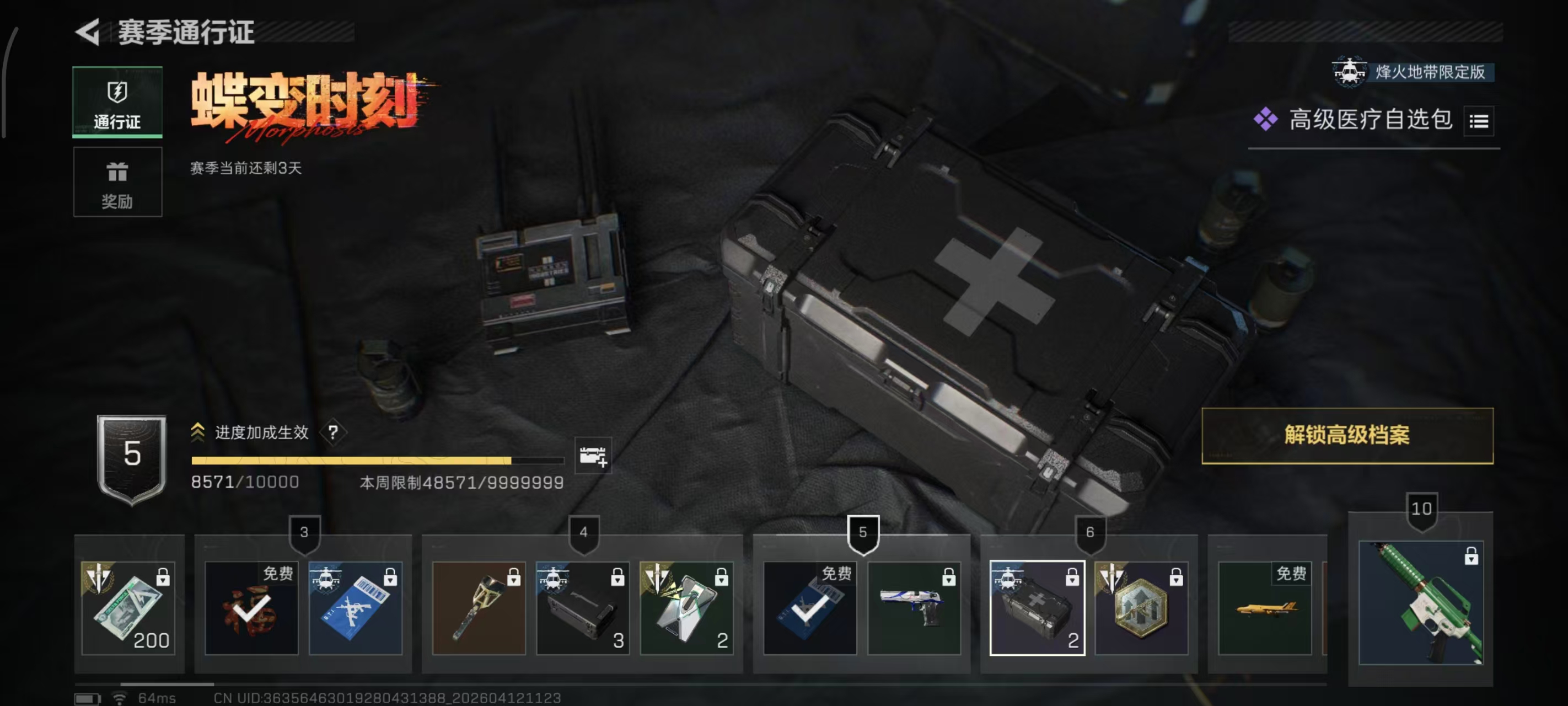This screenshot has width=1568, height=706.
Task: Switch to the 通行证 tab
Action: (117, 101)
